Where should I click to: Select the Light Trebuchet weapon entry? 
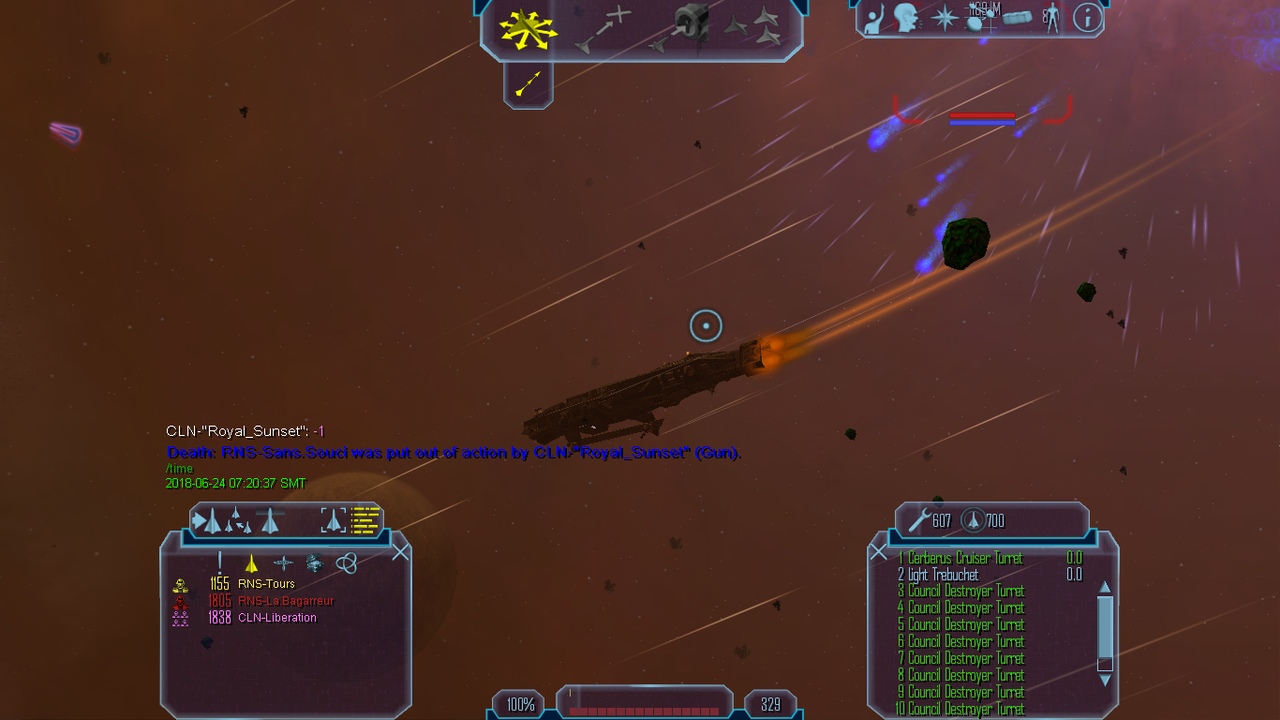[944, 575]
